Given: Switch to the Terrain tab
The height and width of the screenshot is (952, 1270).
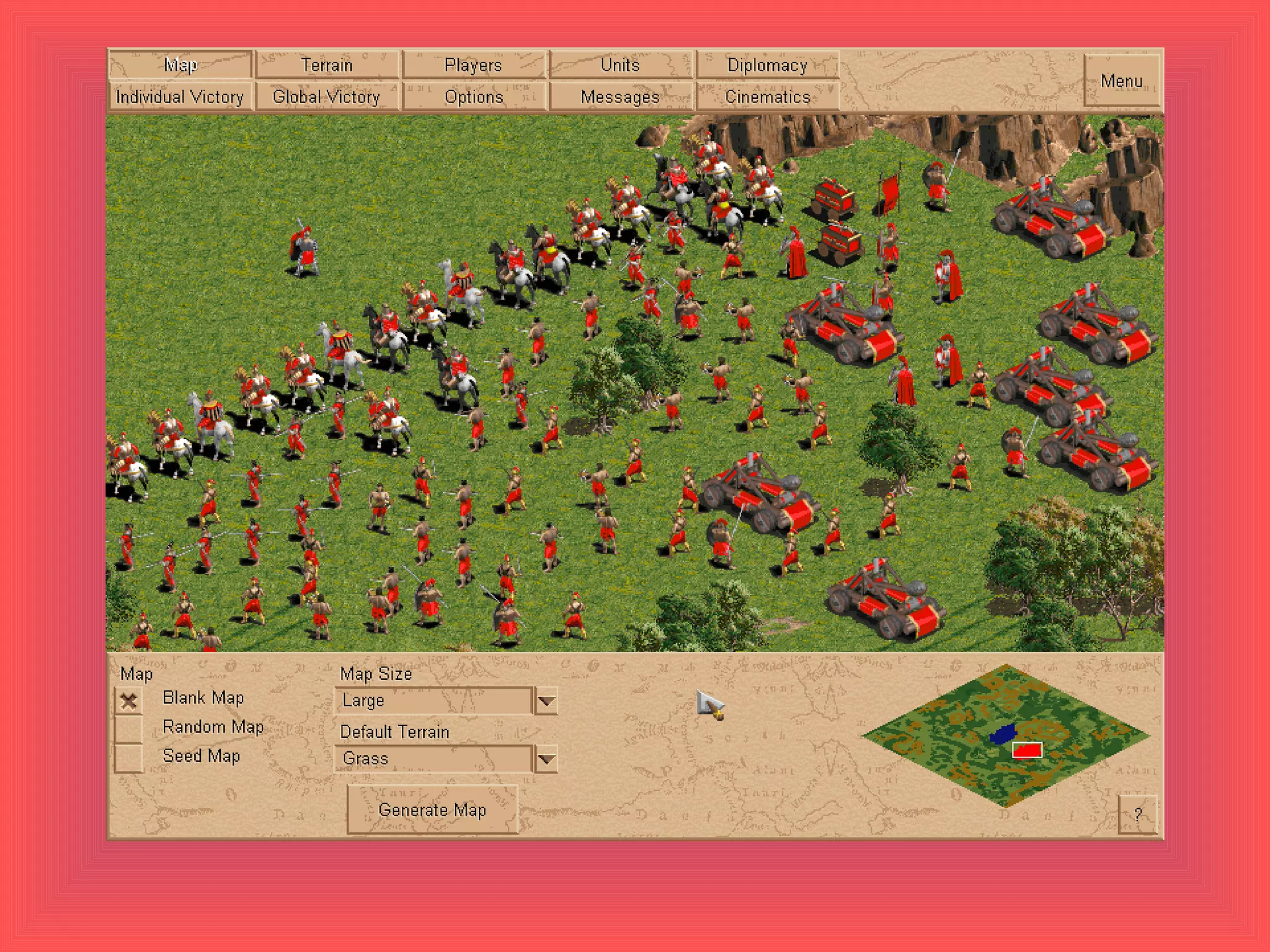Looking at the screenshot, I should pyautogui.click(x=327, y=65).
